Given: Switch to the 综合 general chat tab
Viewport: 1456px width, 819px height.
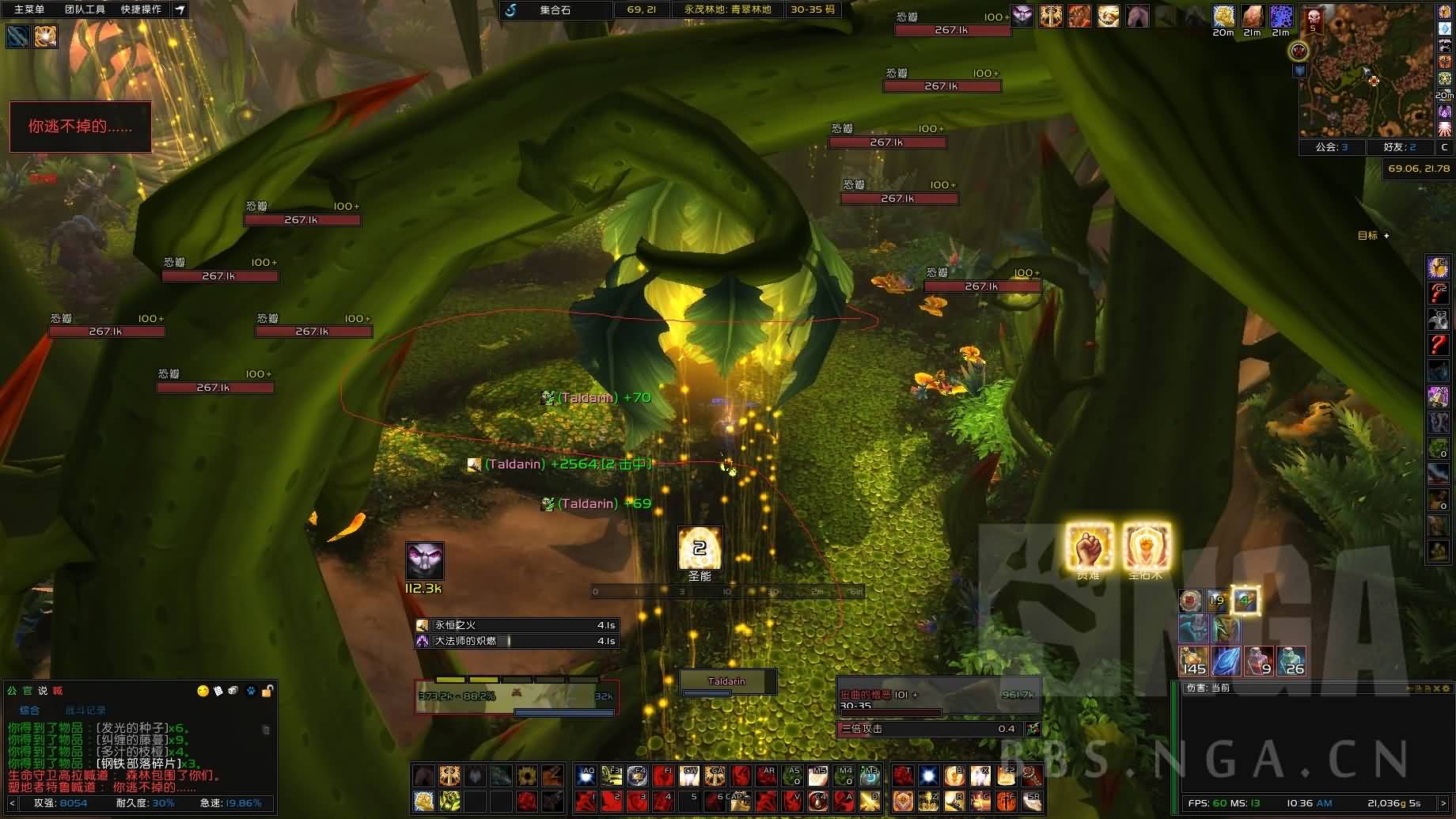Looking at the screenshot, I should (x=29, y=711).
